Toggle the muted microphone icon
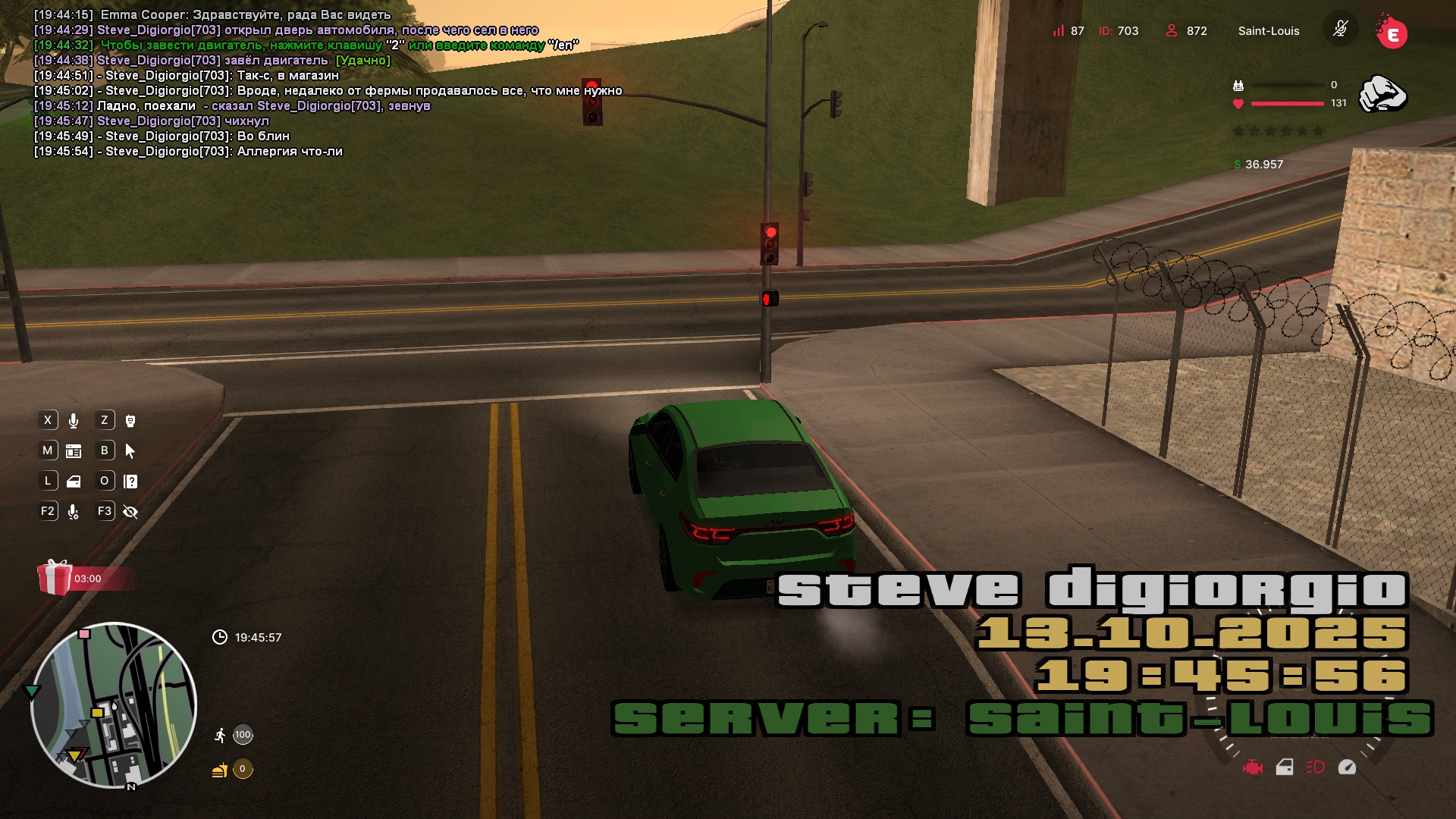The height and width of the screenshot is (819, 1456). click(1340, 30)
